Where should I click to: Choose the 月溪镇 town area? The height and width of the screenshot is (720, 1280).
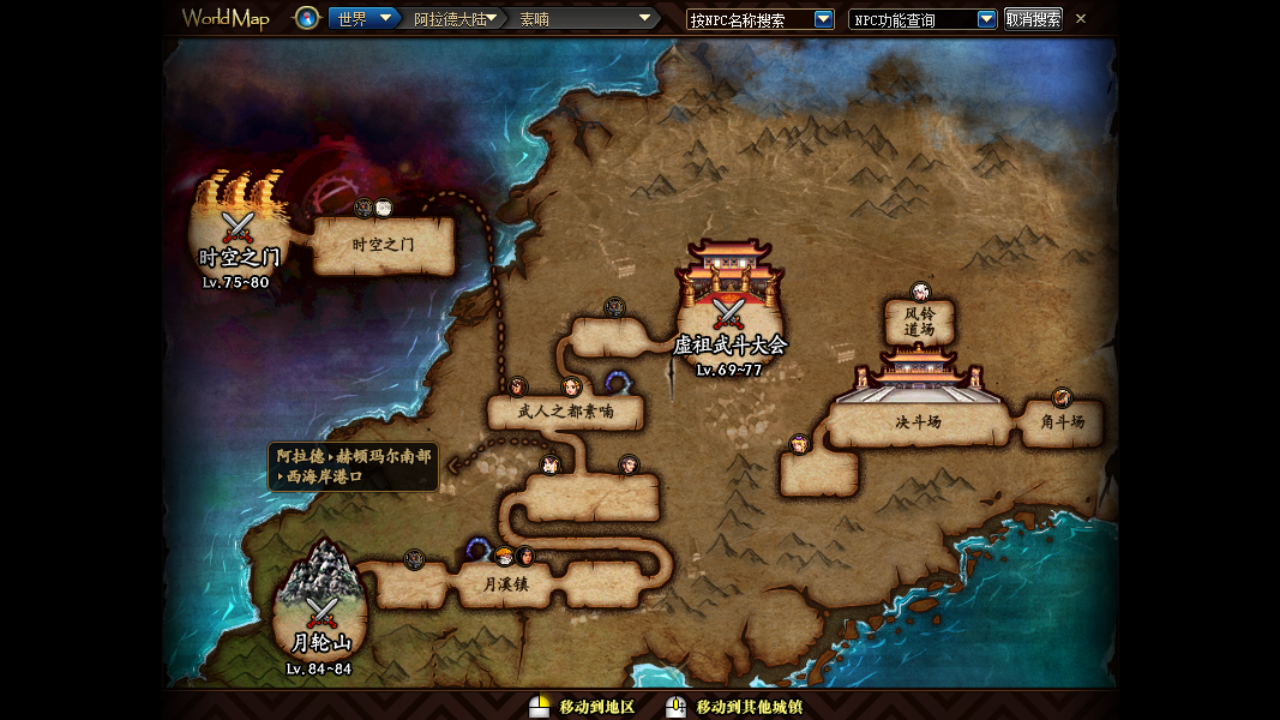point(506,584)
